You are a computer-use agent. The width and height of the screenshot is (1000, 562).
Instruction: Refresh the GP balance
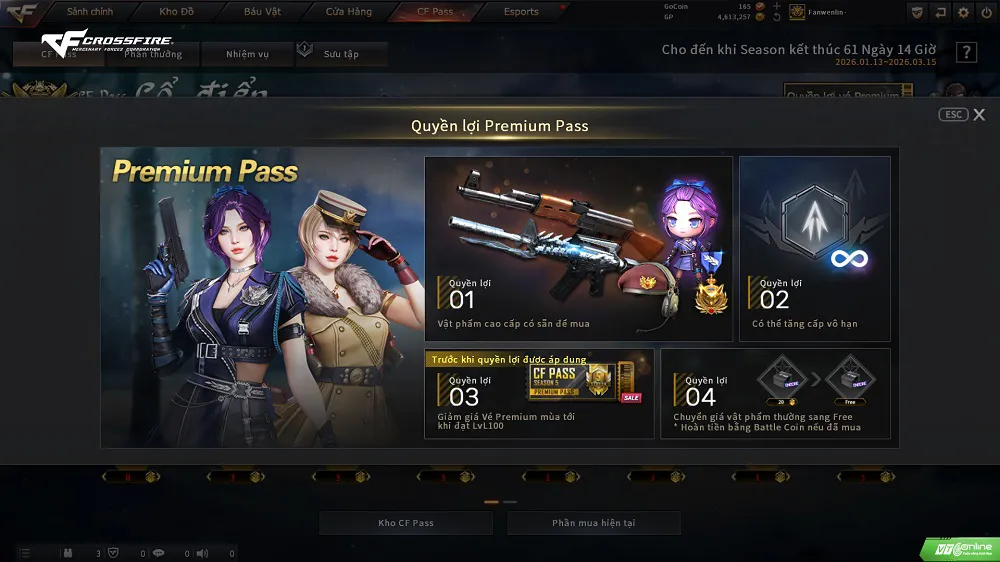coord(776,17)
